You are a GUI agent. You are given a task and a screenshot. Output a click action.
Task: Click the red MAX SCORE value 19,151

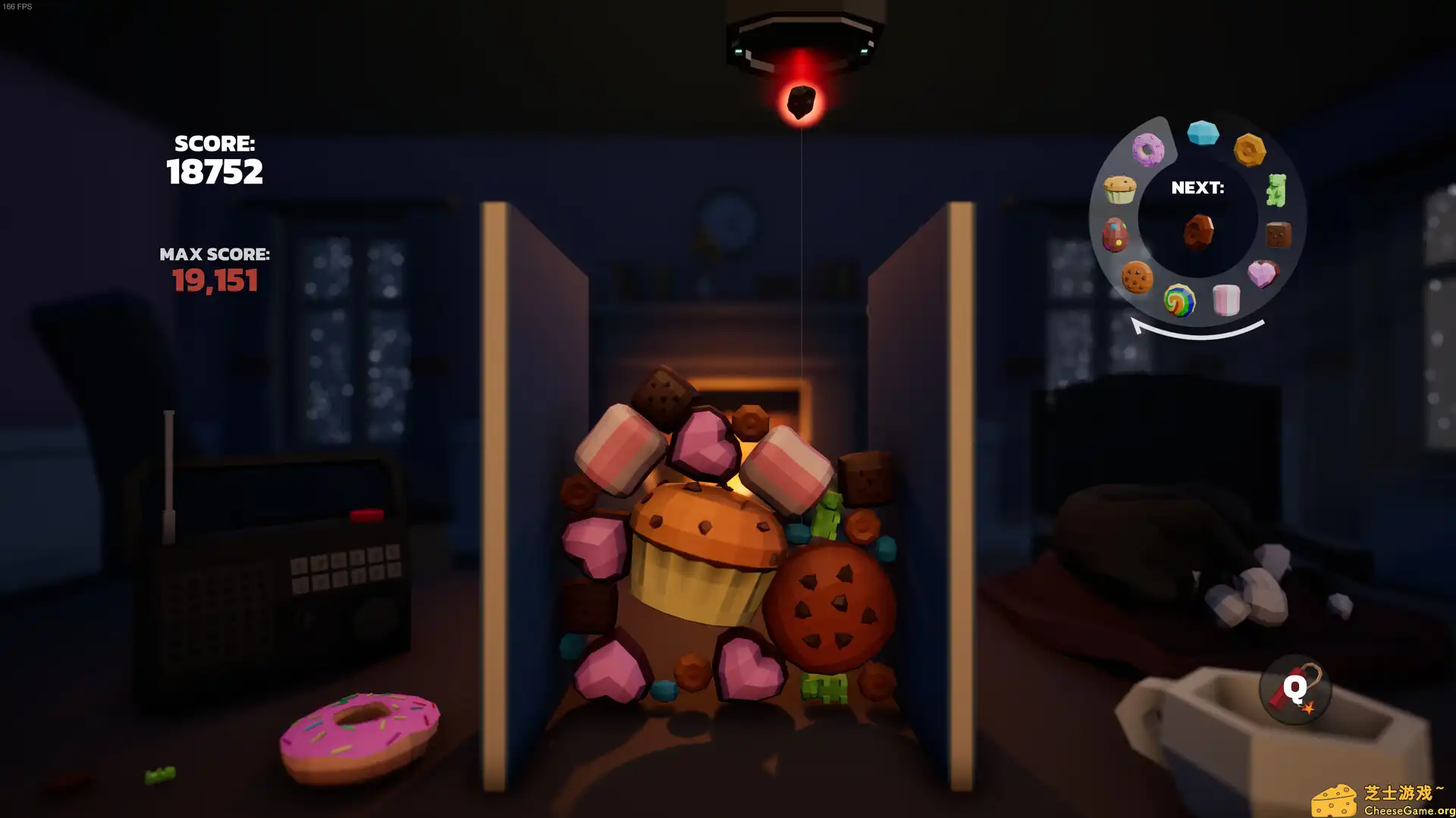(215, 281)
